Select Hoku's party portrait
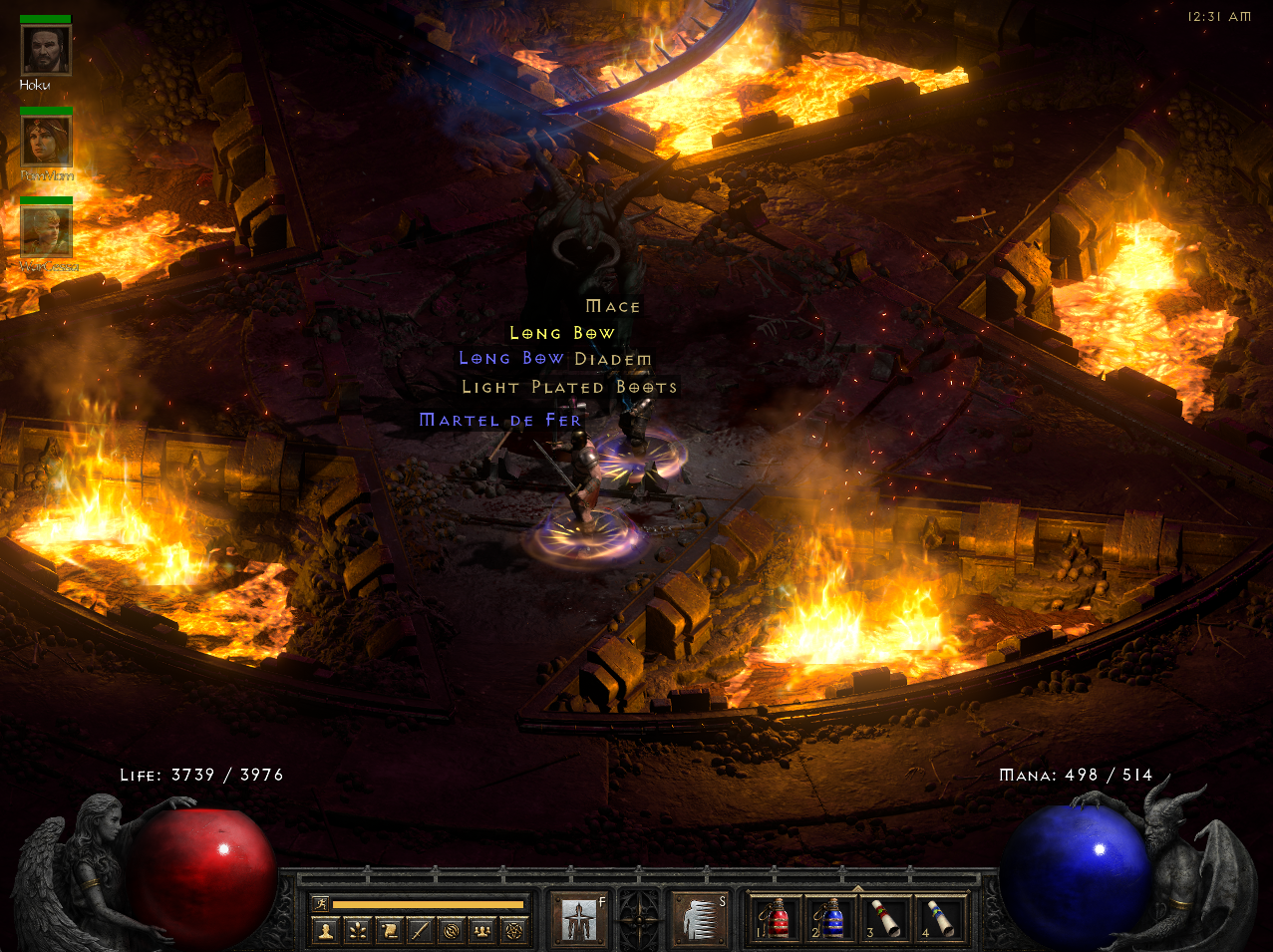1273x952 pixels. (x=46, y=50)
